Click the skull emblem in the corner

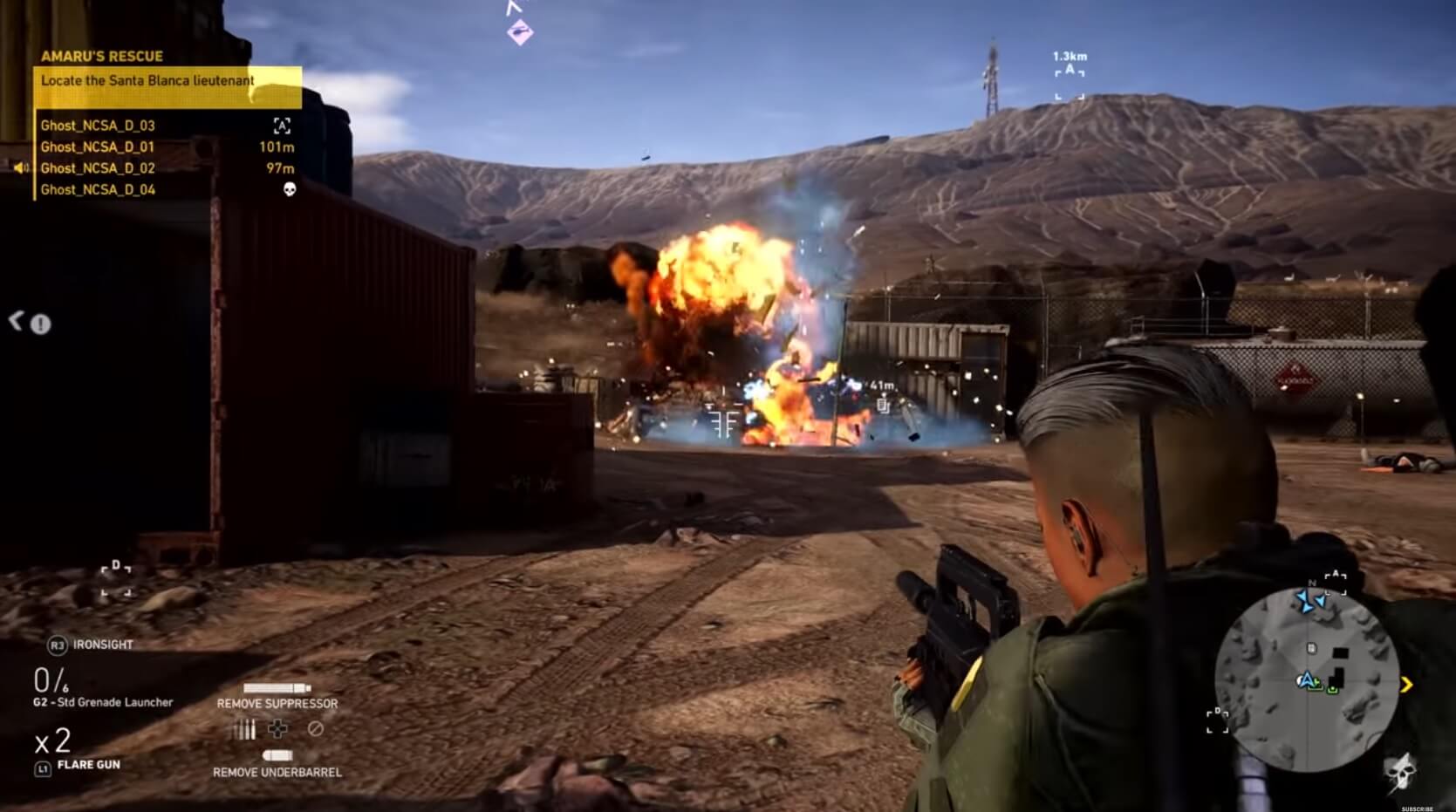(x=1401, y=772)
